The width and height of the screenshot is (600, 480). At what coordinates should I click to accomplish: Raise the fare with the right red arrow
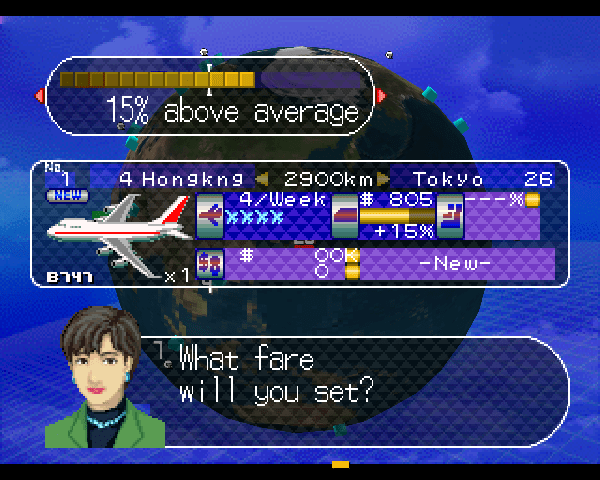(x=380, y=96)
